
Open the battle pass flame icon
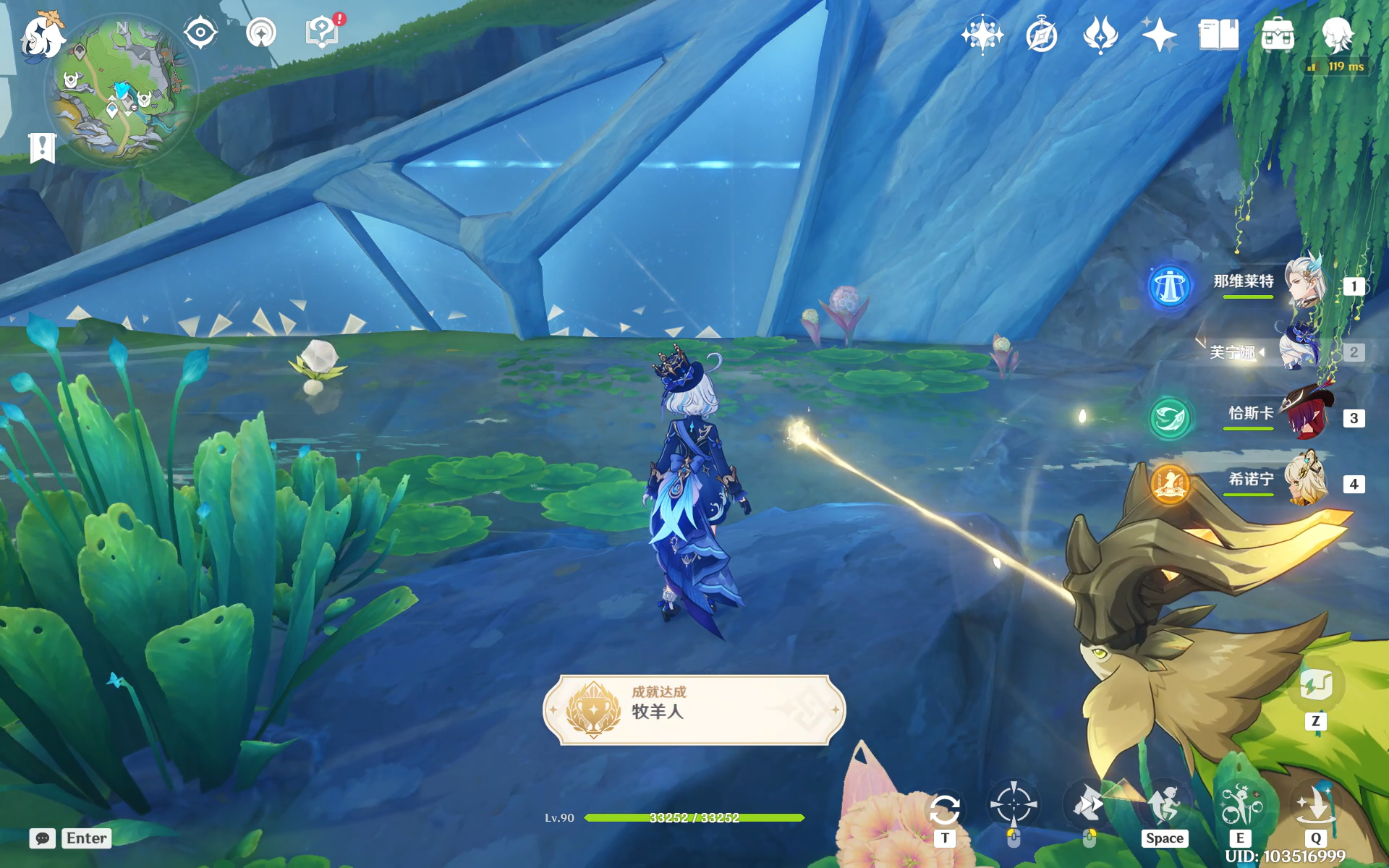[x=1100, y=35]
